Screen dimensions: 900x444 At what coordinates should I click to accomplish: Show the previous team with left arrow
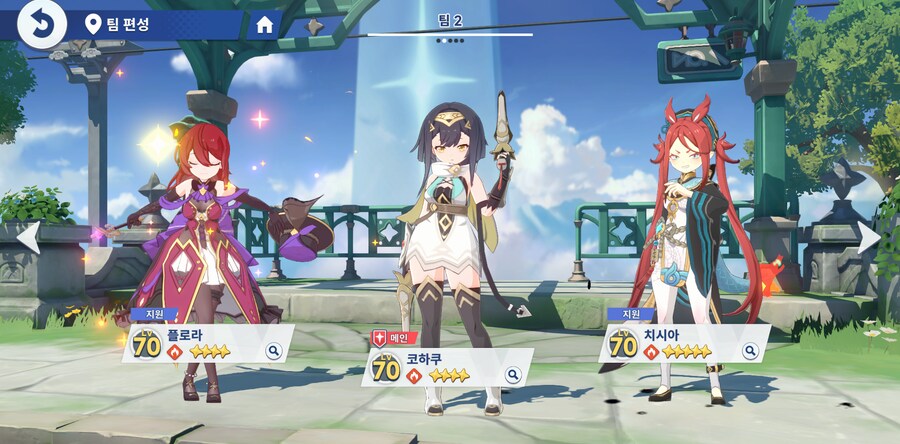click(x=28, y=237)
